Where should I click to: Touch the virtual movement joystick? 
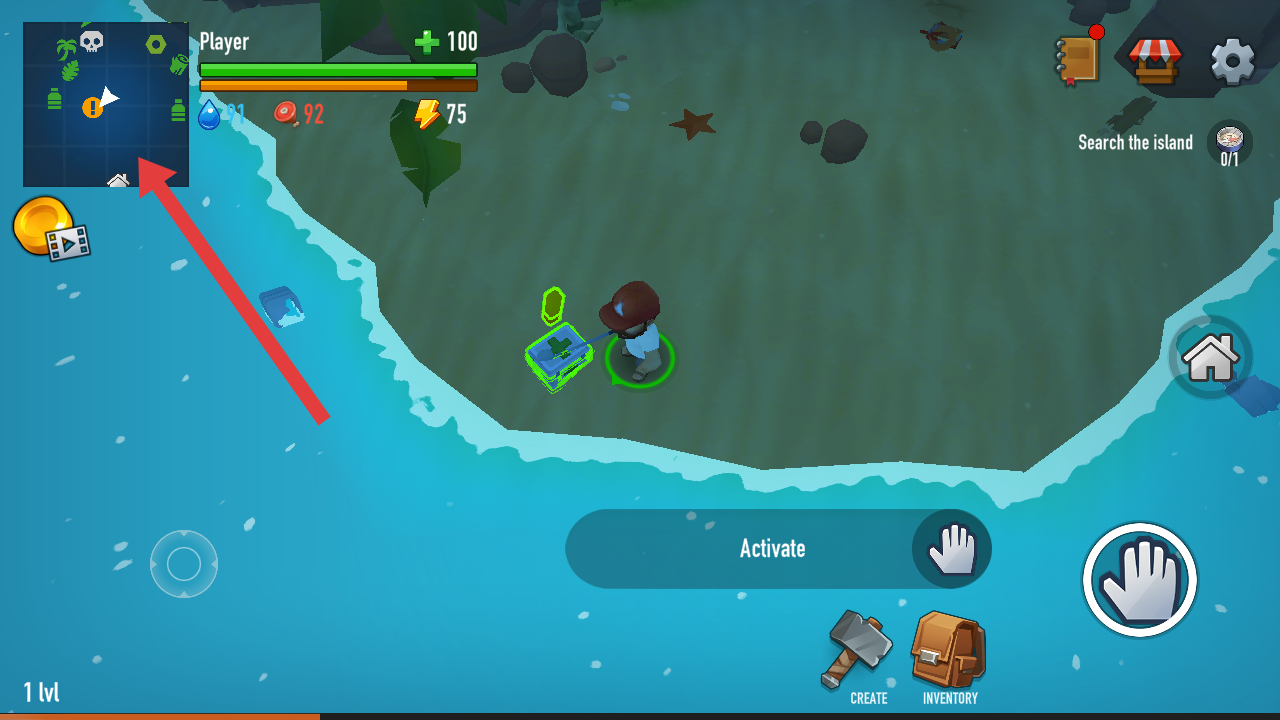[184, 564]
